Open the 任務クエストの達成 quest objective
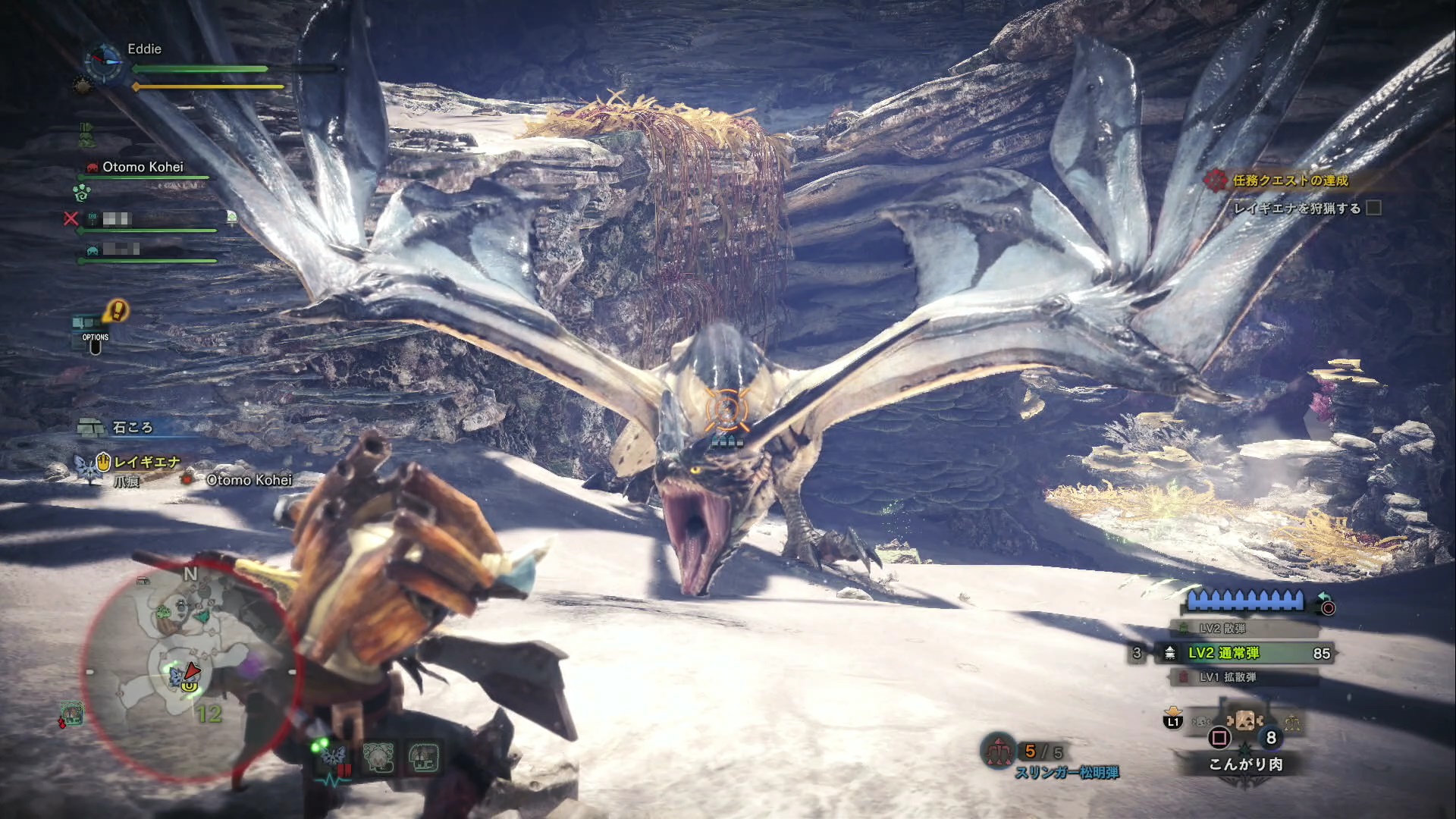 click(1289, 180)
